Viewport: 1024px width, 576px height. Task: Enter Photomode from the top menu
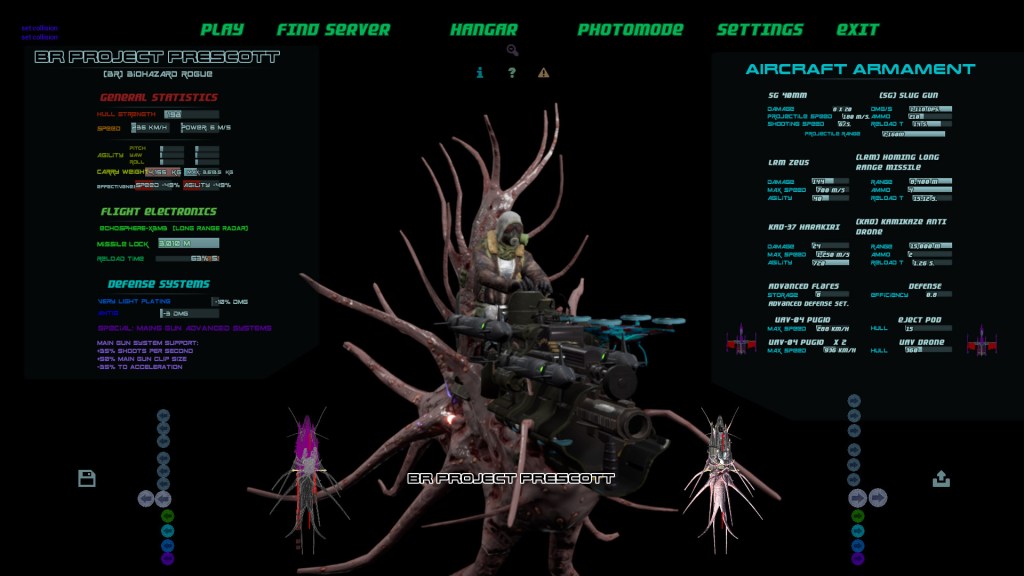[630, 30]
